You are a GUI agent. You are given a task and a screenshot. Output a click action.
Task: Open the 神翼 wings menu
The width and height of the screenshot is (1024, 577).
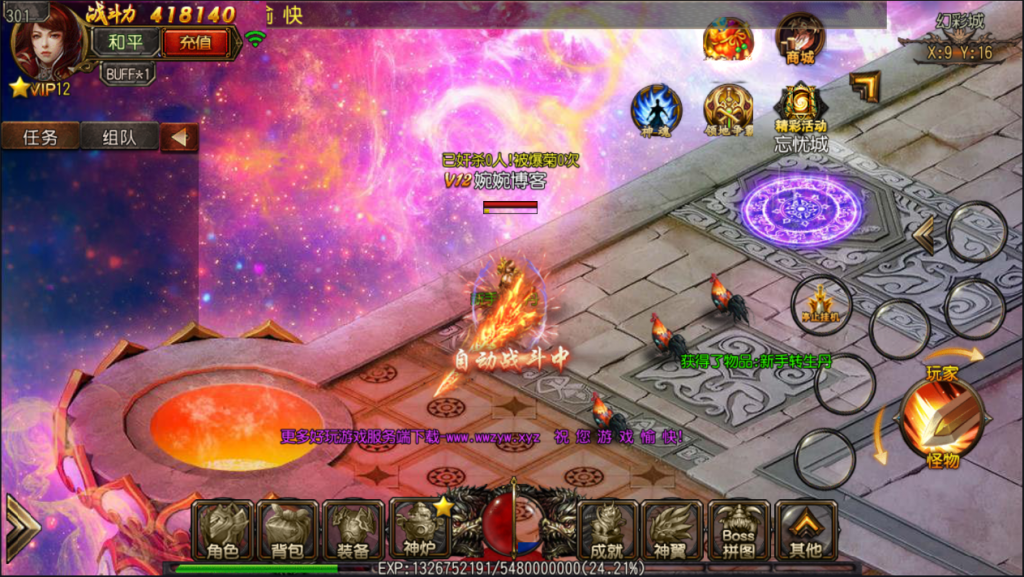(672, 531)
